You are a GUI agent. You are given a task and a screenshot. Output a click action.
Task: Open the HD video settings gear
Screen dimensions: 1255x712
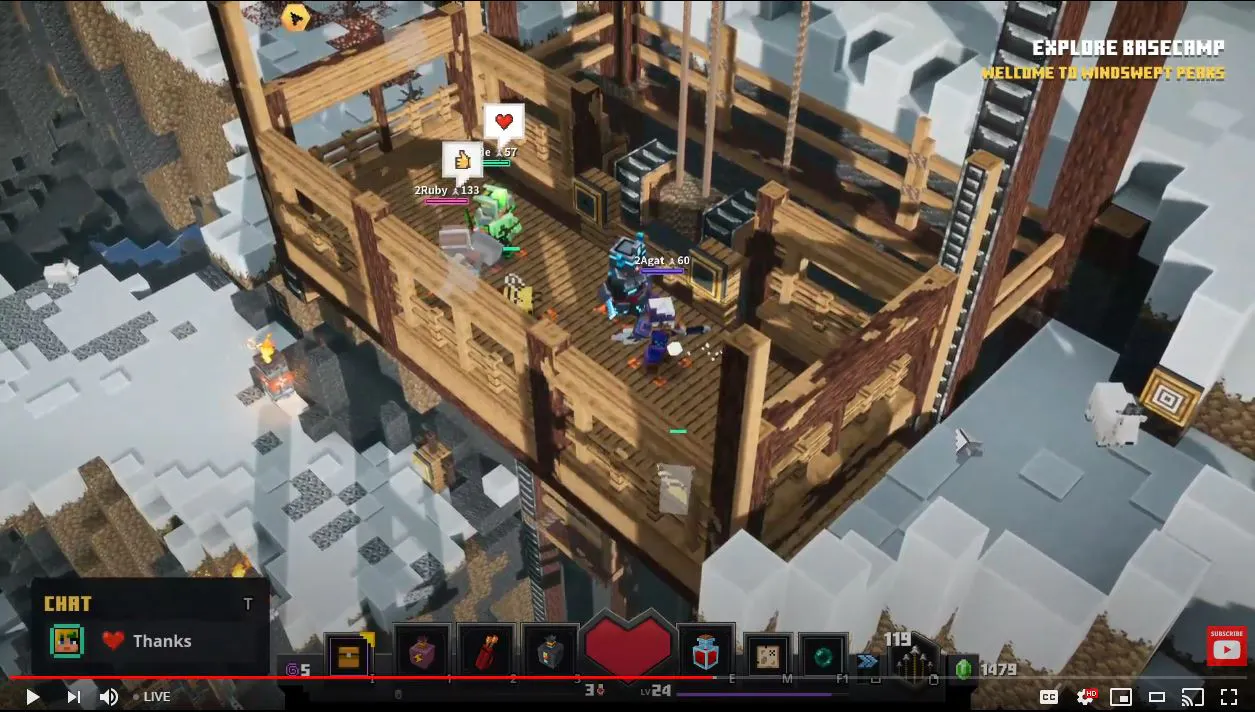1085,697
